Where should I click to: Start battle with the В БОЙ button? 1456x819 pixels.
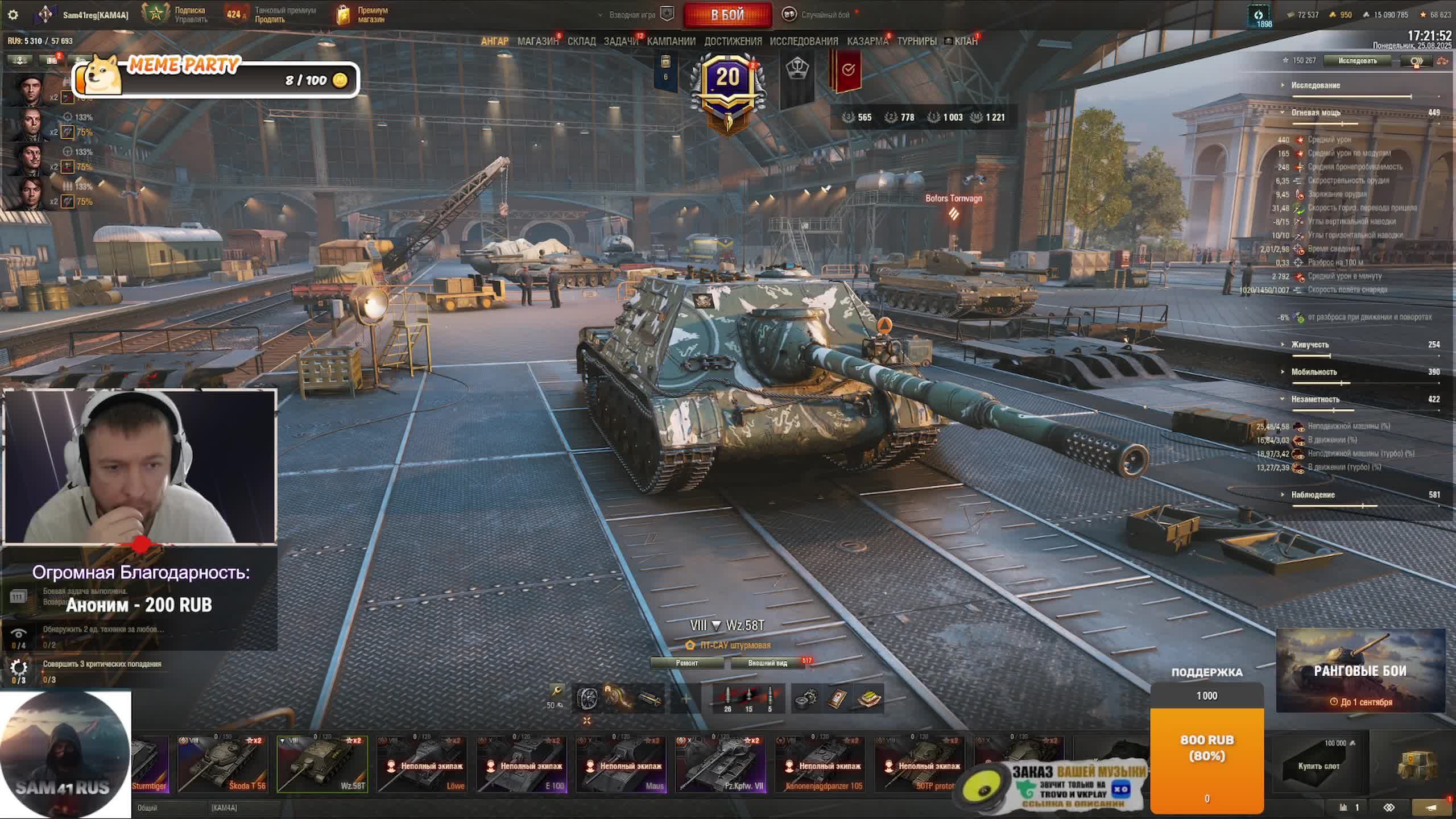(727, 15)
